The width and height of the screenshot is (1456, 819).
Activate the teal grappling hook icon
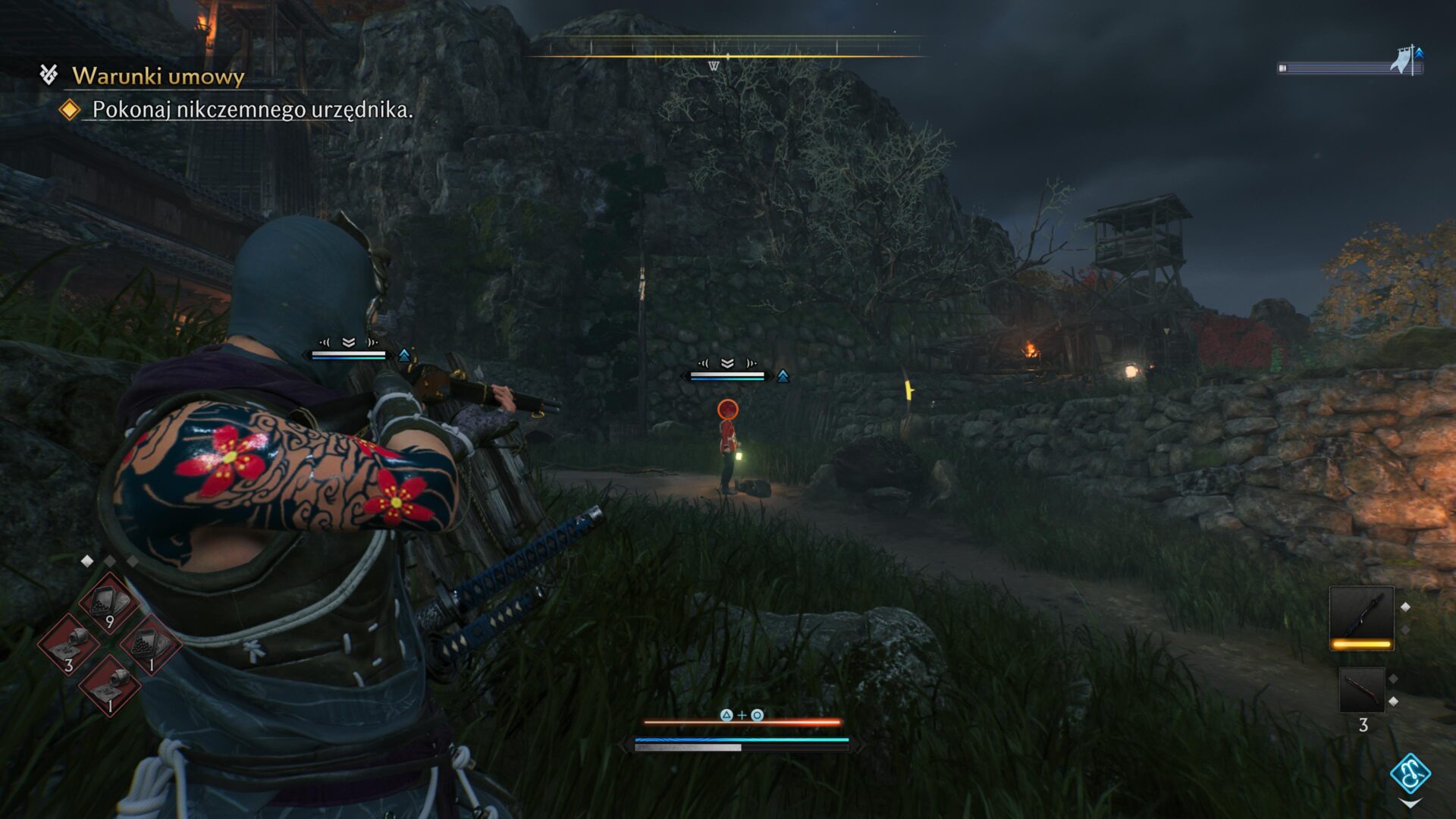(1410, 774)
